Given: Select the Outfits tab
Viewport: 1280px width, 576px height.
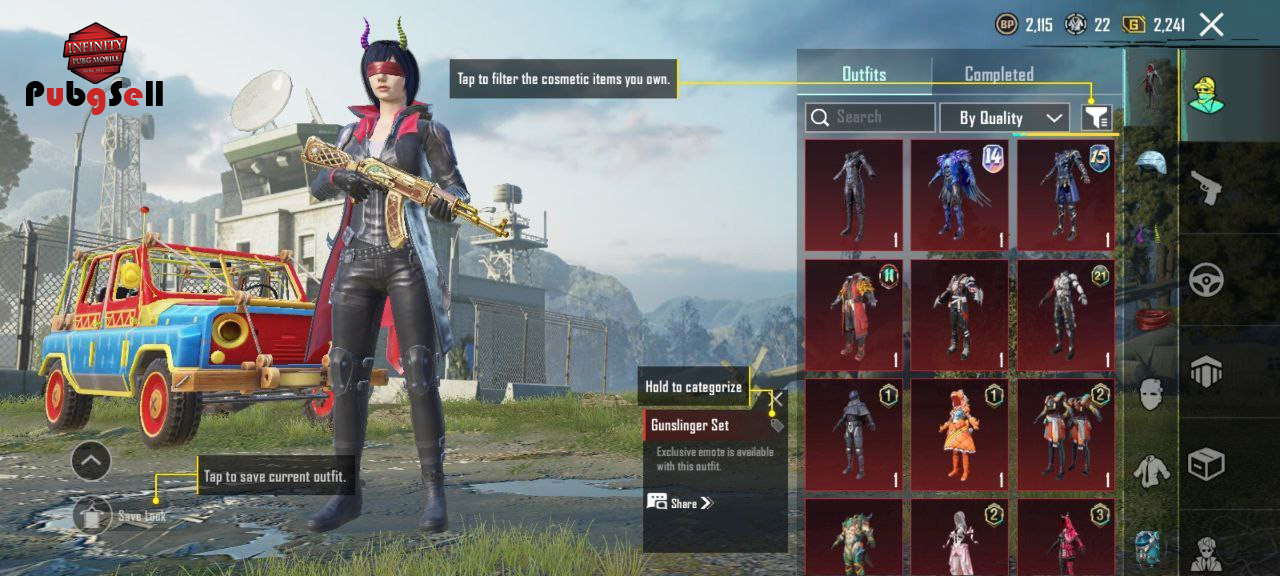Looking at the screenshot, I should coord(864,74).
